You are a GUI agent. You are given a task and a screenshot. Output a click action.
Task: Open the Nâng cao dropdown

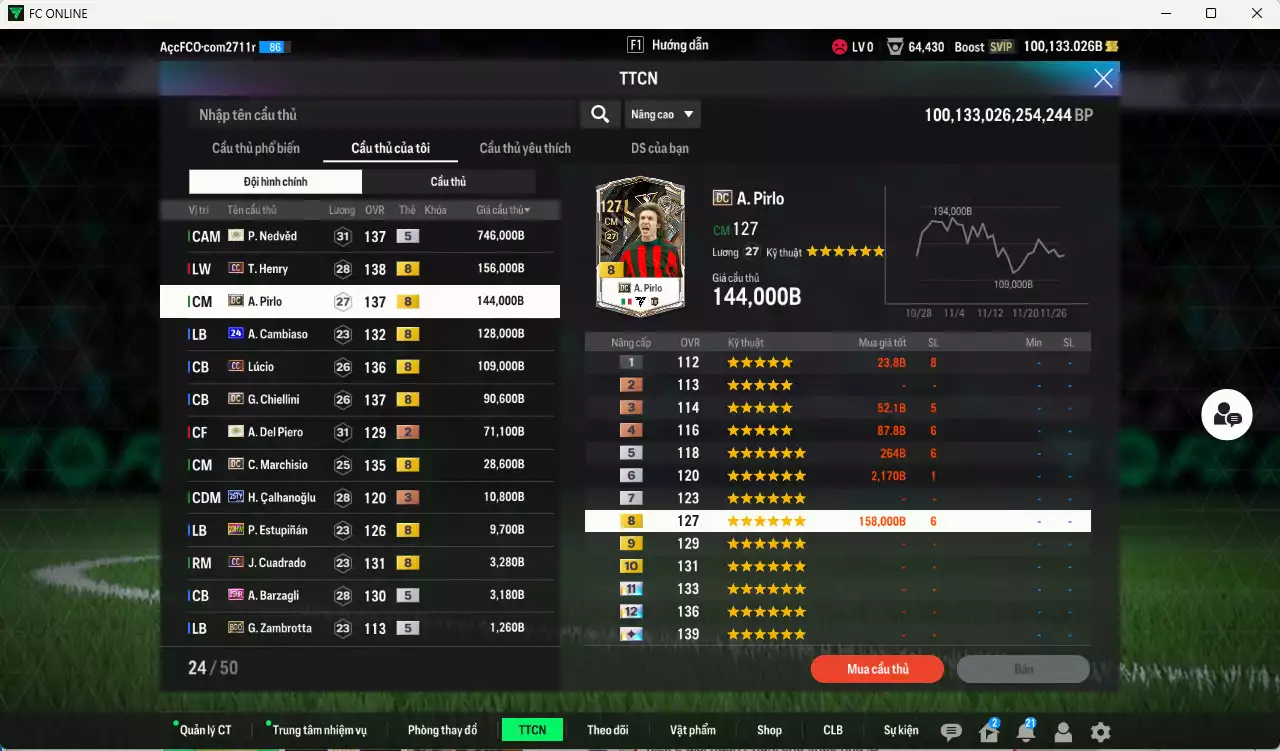pos(662,114)
